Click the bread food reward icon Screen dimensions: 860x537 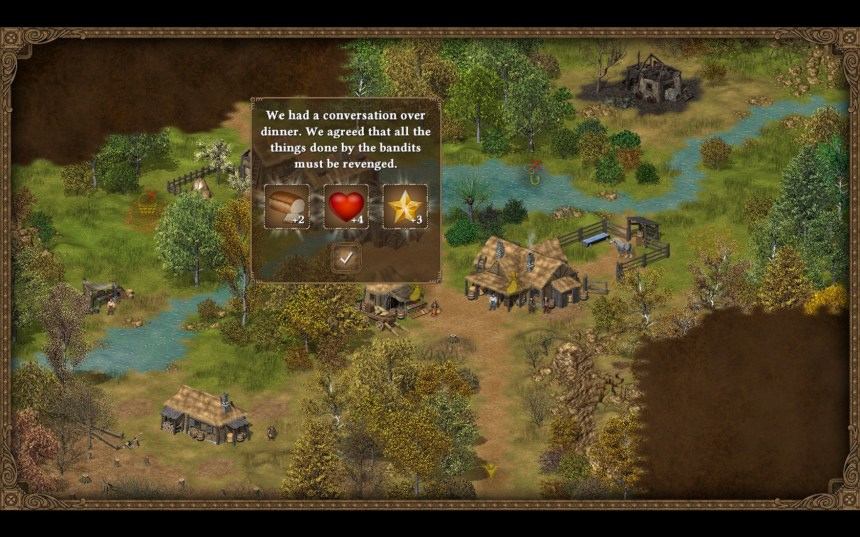pyautogui.click(x=286, y=207)
